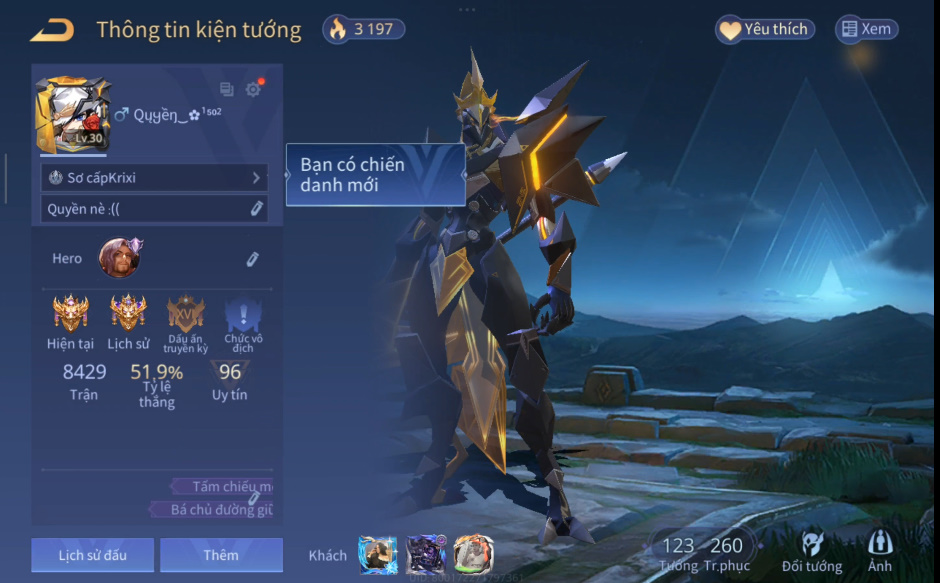Open the Tướng heroes count

click(x=678, y=551)
